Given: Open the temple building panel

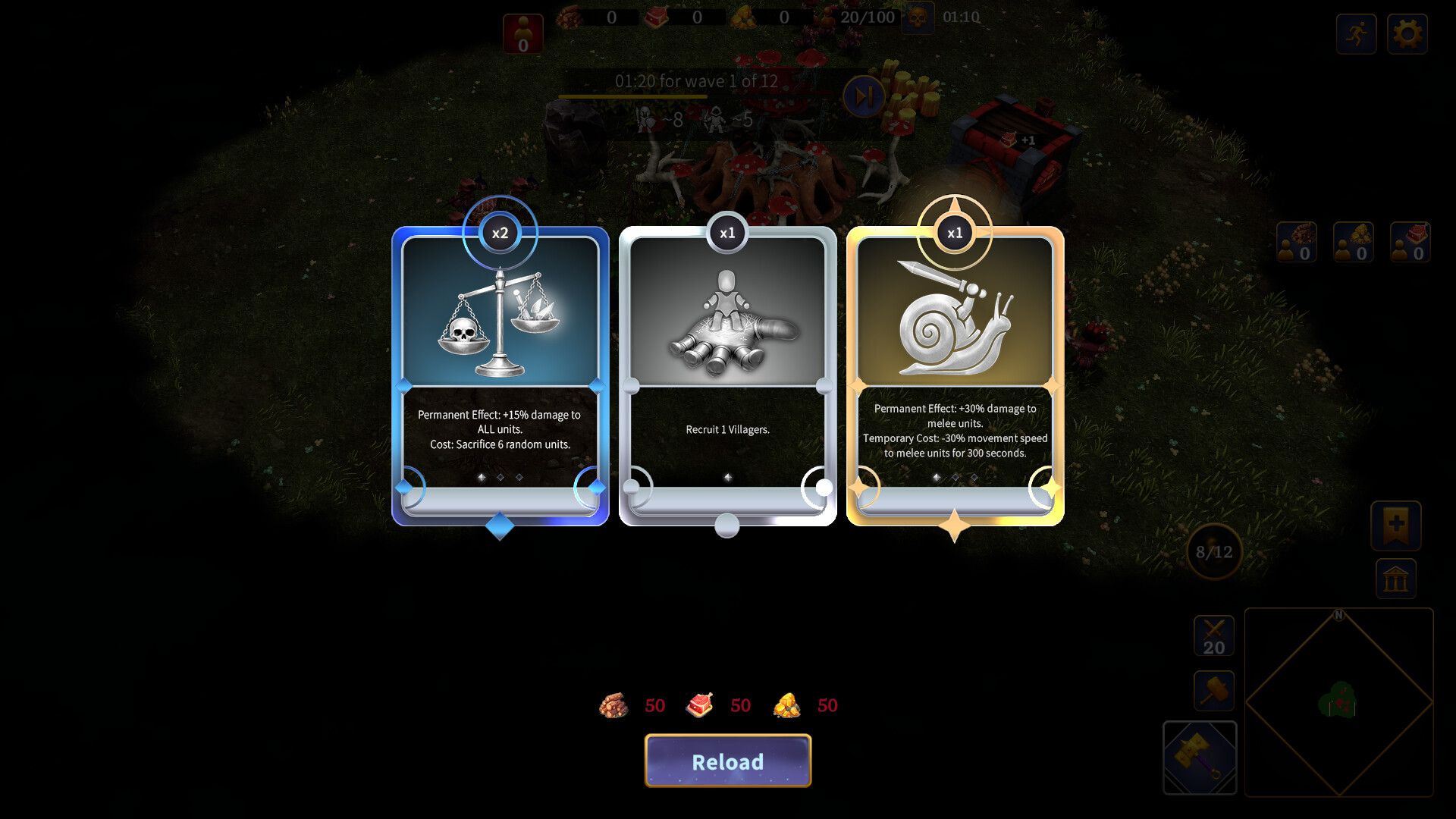Looking at the screenshot, I should pyautogui.click(x=1398, y=579).
